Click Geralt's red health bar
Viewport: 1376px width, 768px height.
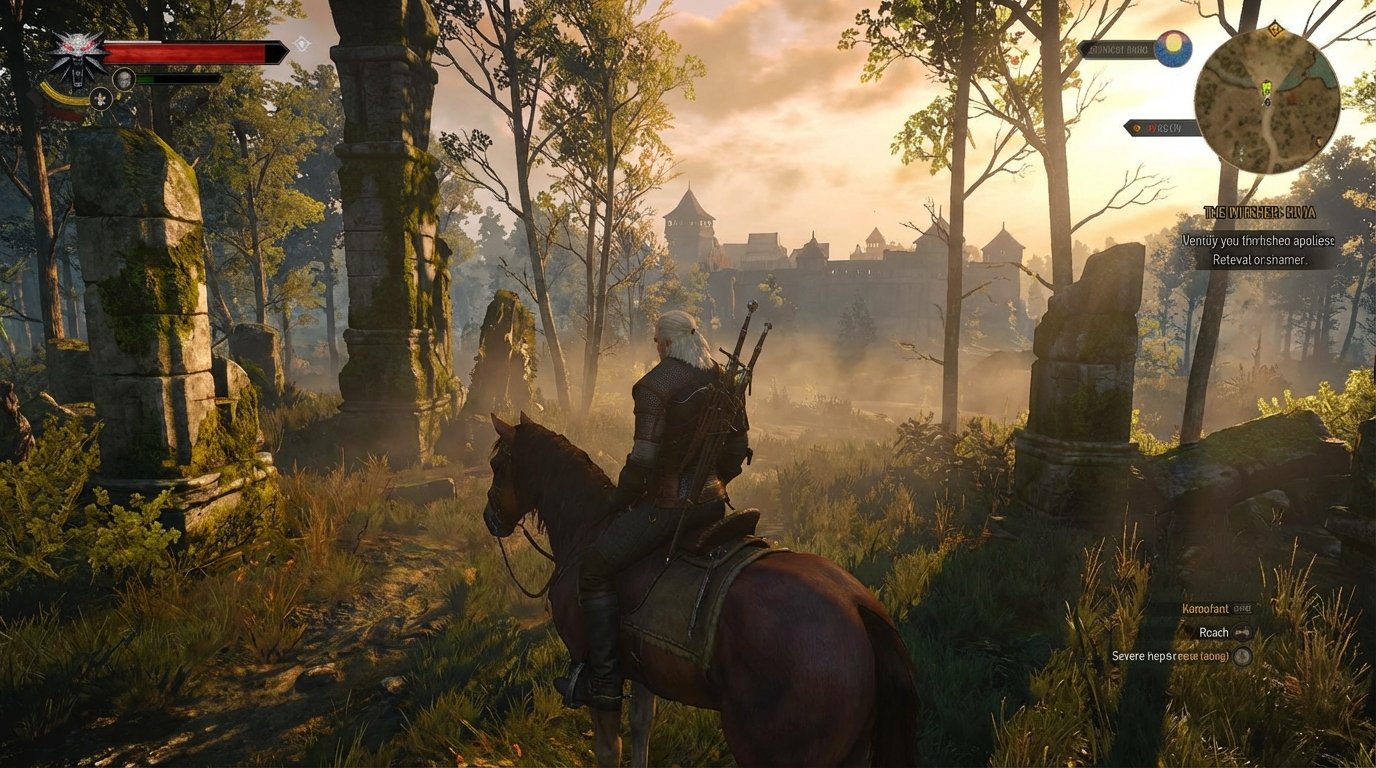184,50
